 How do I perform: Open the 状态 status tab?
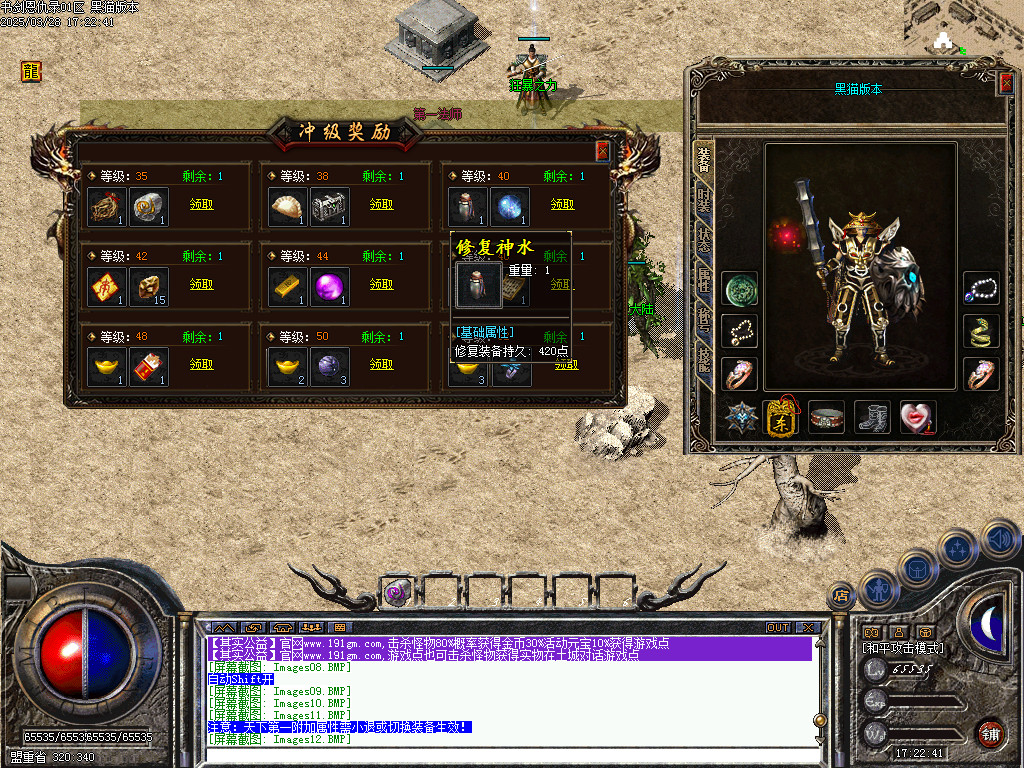tap(704, 240)
